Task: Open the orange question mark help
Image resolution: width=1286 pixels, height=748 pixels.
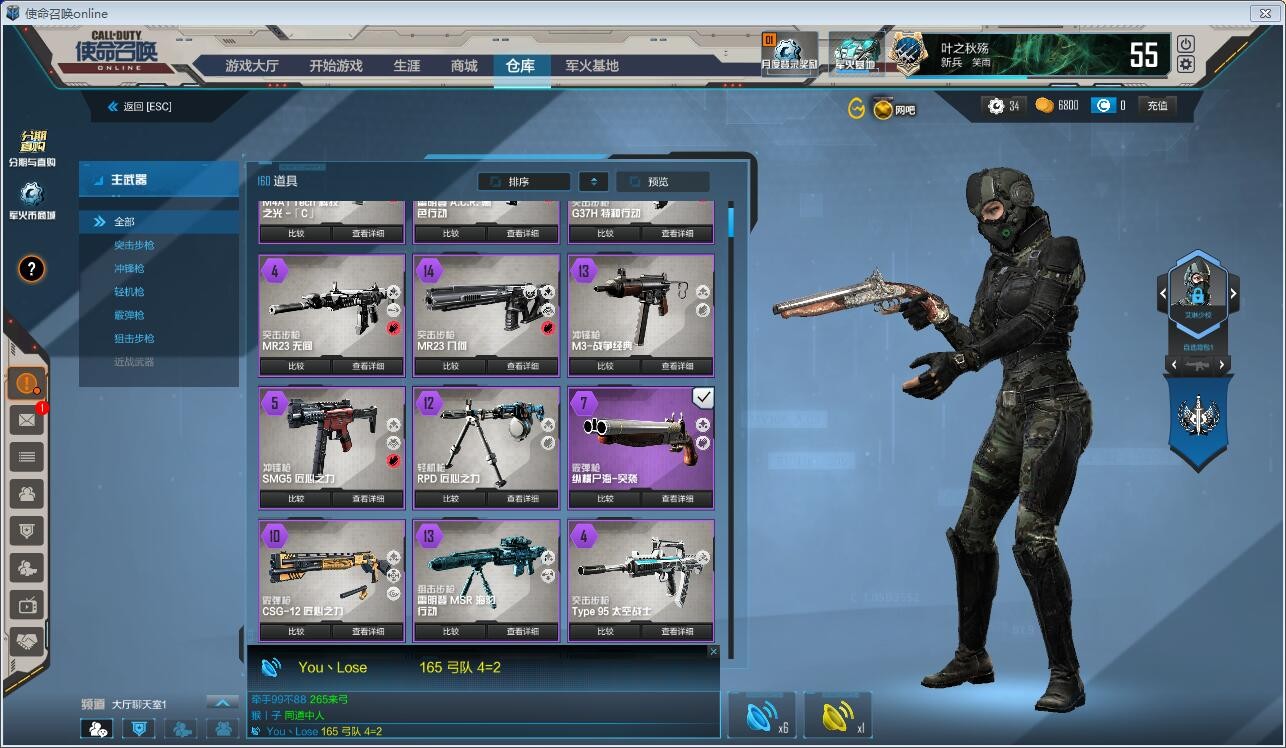Action: [32, 268]
